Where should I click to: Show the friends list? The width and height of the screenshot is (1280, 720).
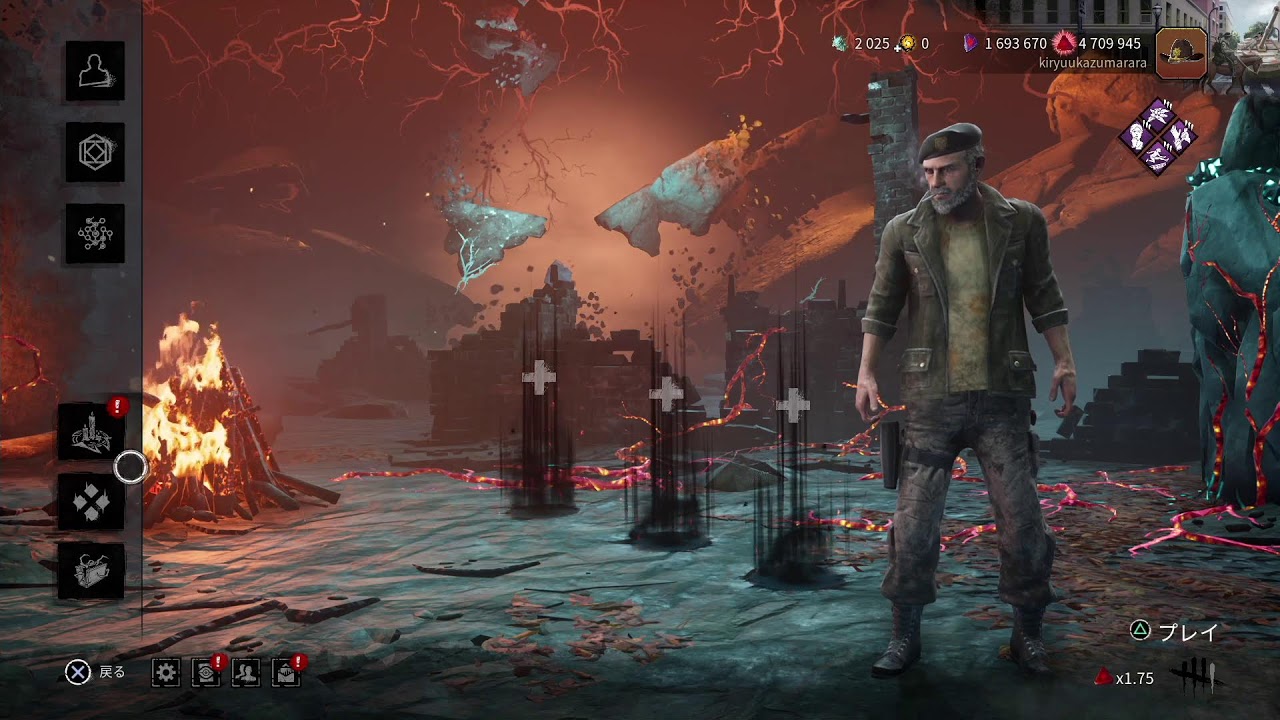coord(245,673)
